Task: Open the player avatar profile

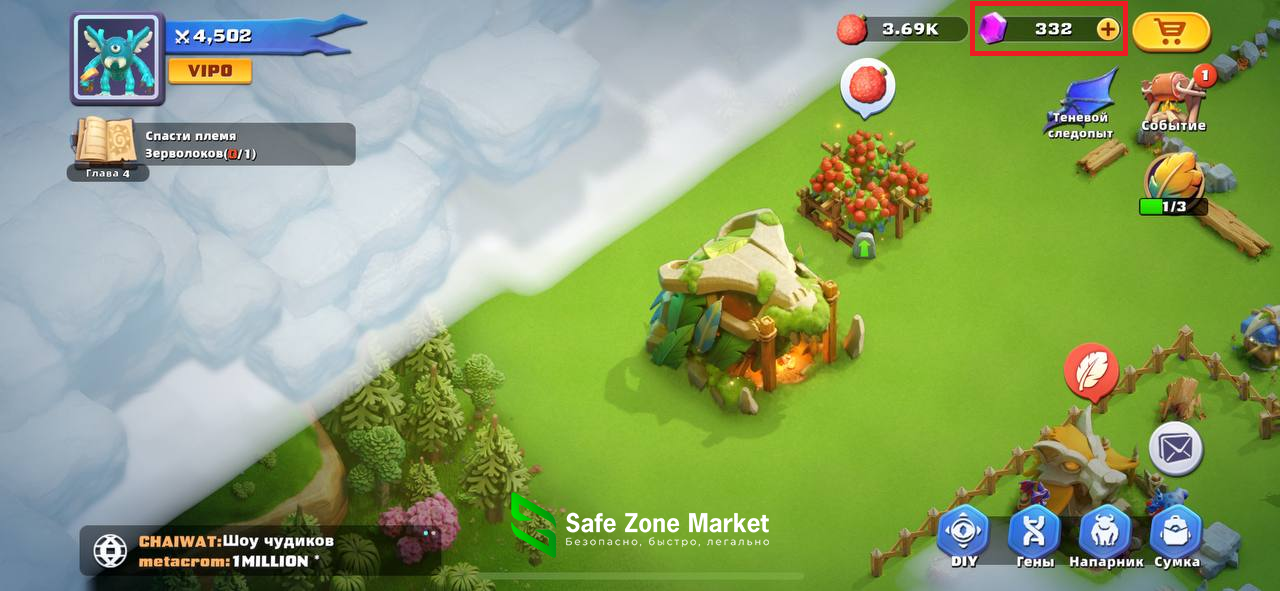Action: (117, 58)
